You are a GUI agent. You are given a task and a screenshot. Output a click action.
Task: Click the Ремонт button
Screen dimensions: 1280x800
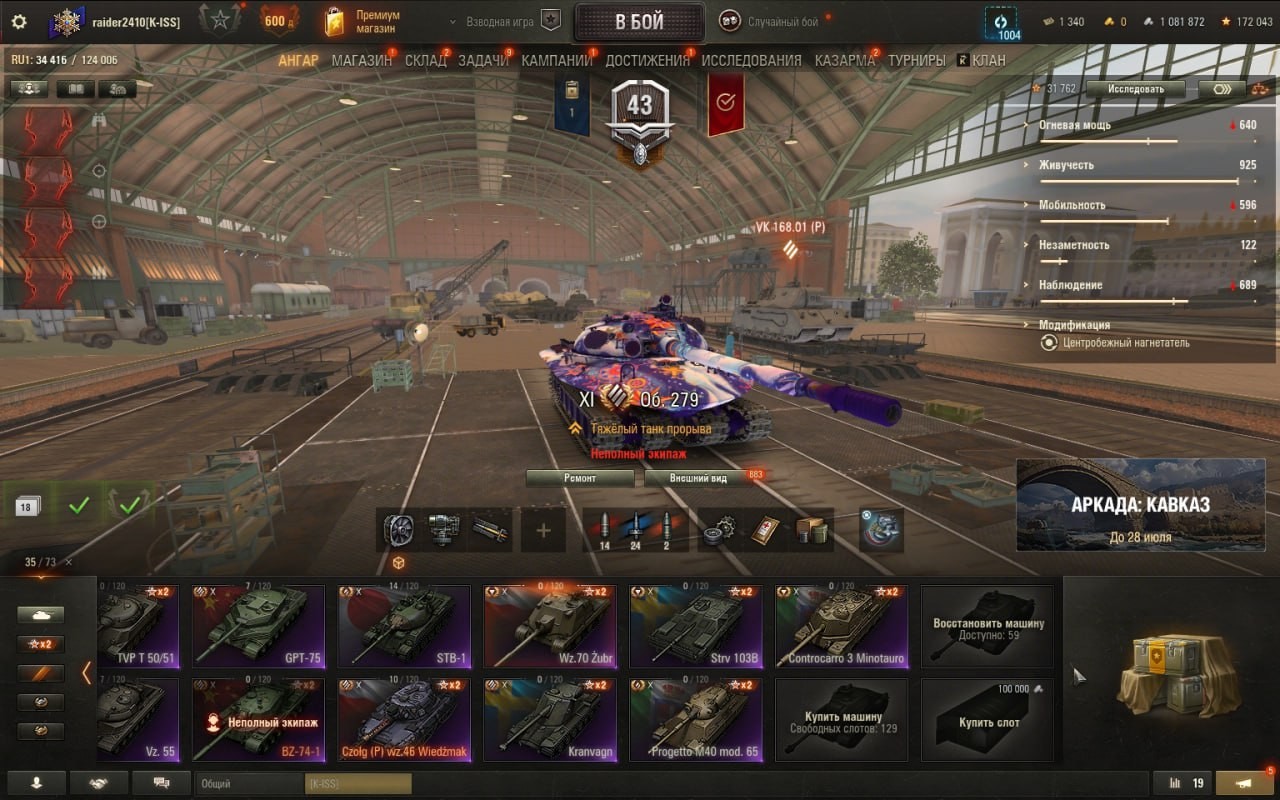pos(580,478)
